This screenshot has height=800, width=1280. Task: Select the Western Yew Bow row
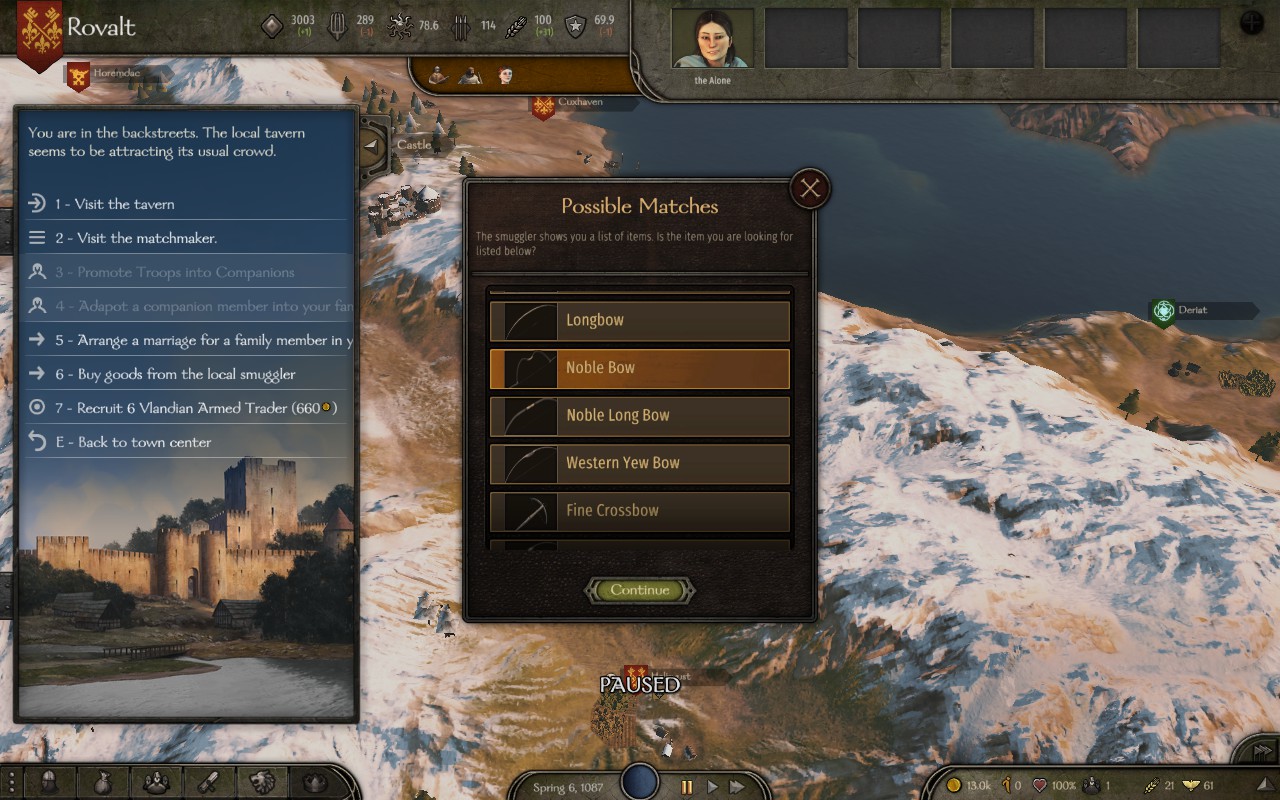point(640,463)
